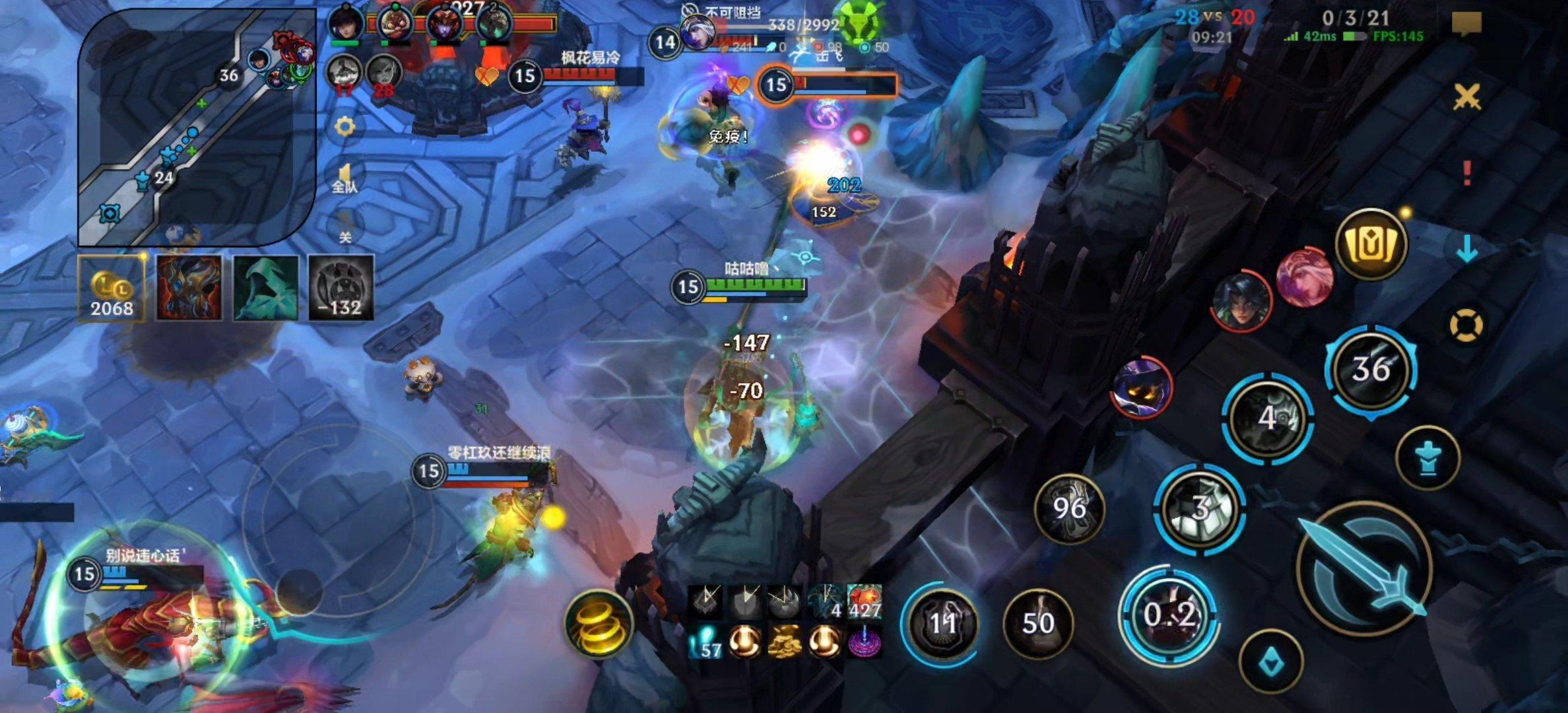
Task: Use the item showing 50 cooldown
Action: click(1037, 623)
